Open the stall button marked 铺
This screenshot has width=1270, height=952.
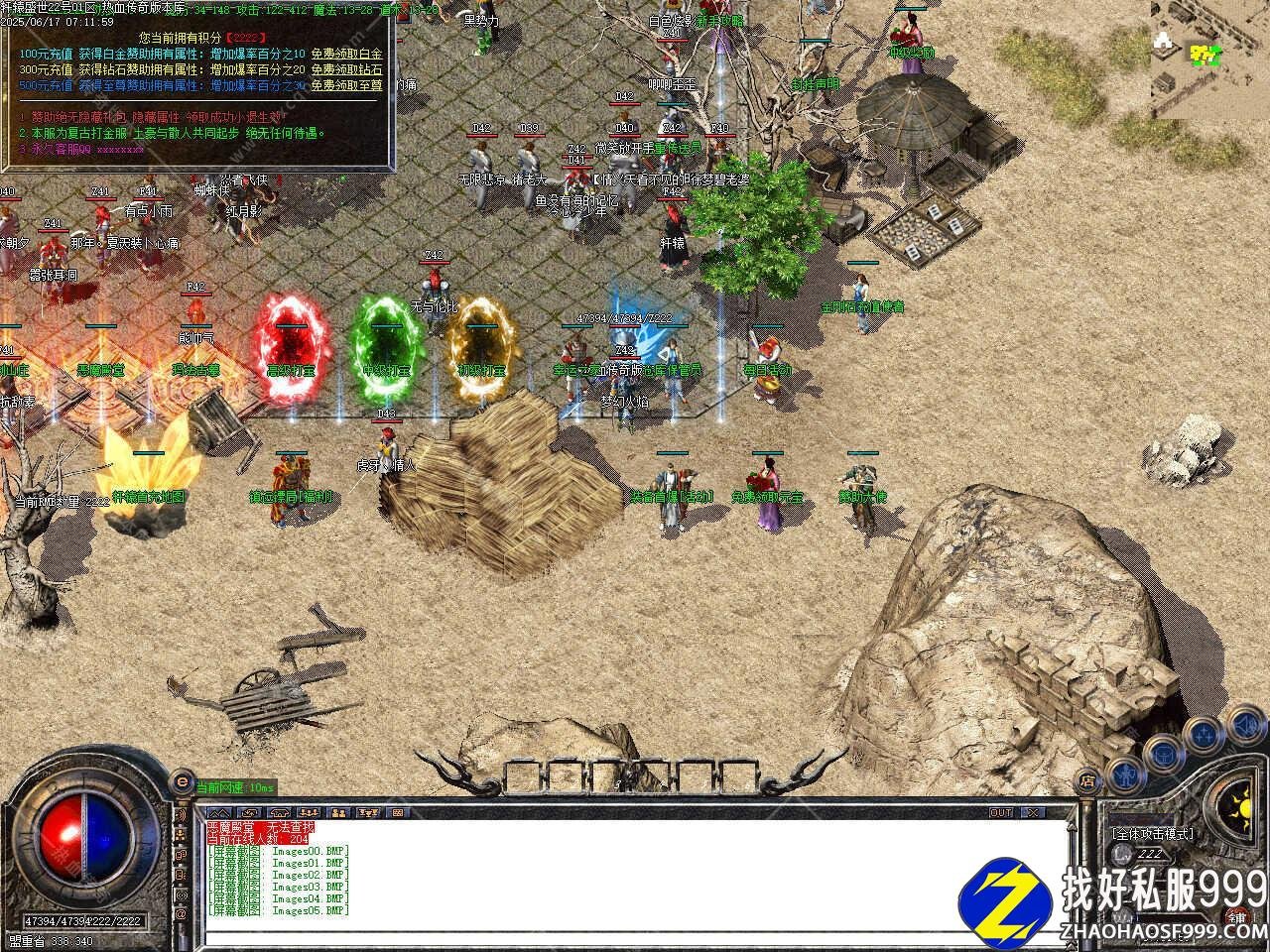click(1235, 915)
